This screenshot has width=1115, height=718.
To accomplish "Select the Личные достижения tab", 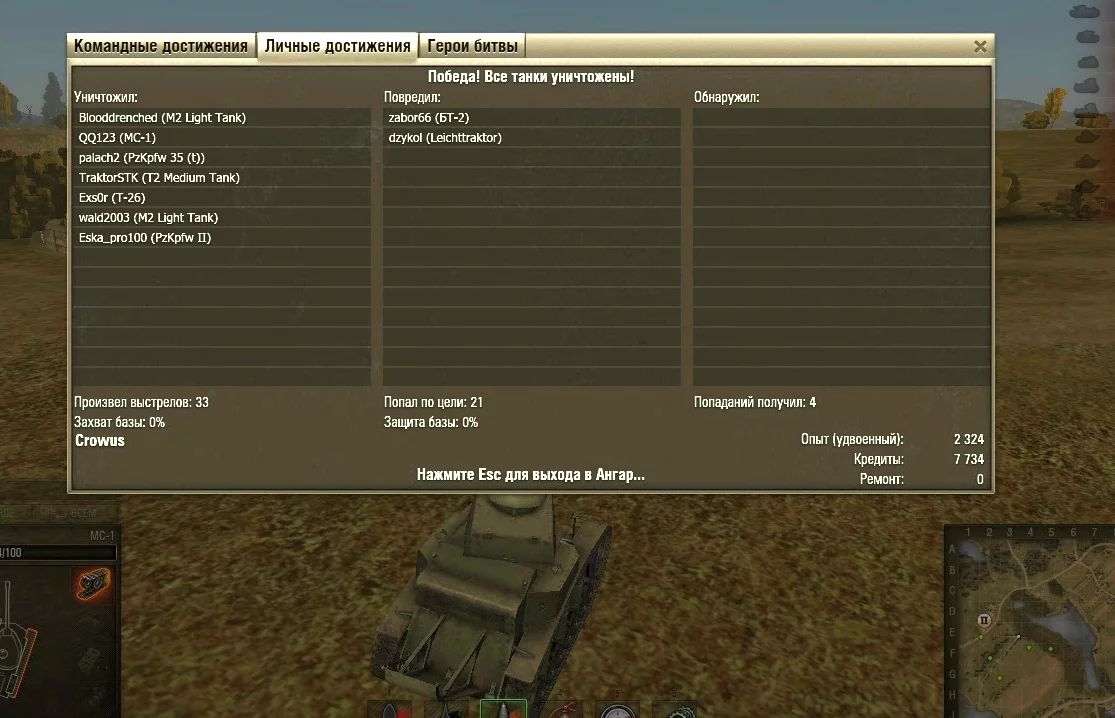I will tap(338, 46).
